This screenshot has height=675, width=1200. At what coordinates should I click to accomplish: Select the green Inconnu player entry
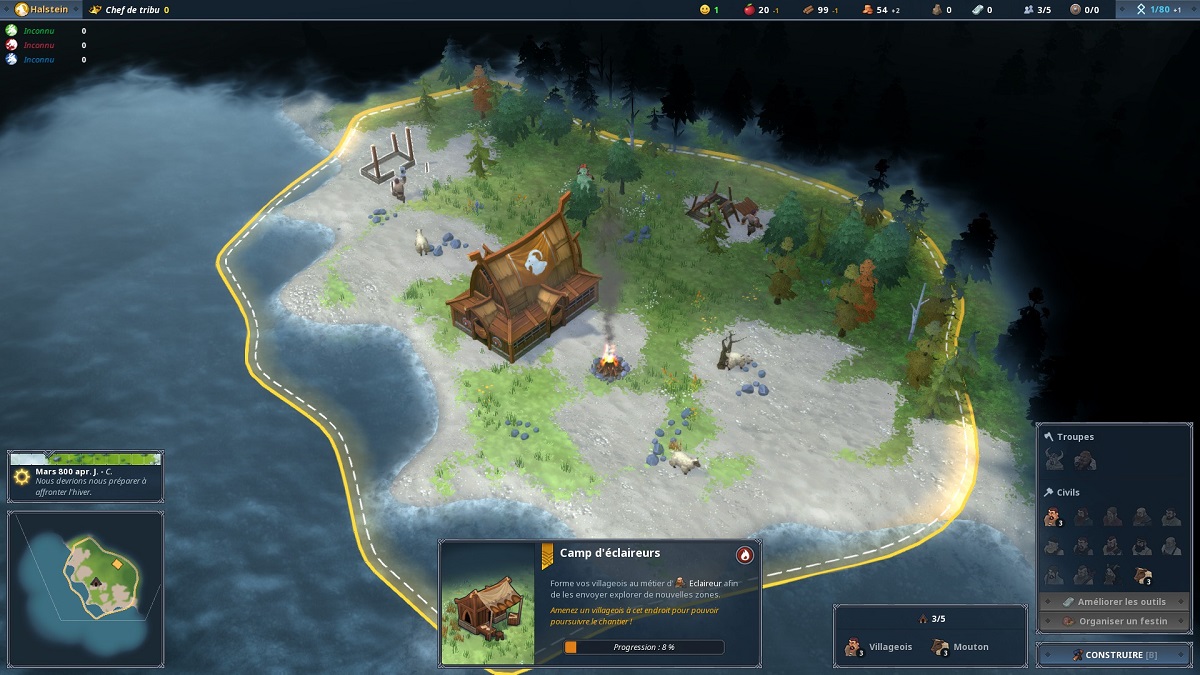pyautogui.click(x=37, y=31)
